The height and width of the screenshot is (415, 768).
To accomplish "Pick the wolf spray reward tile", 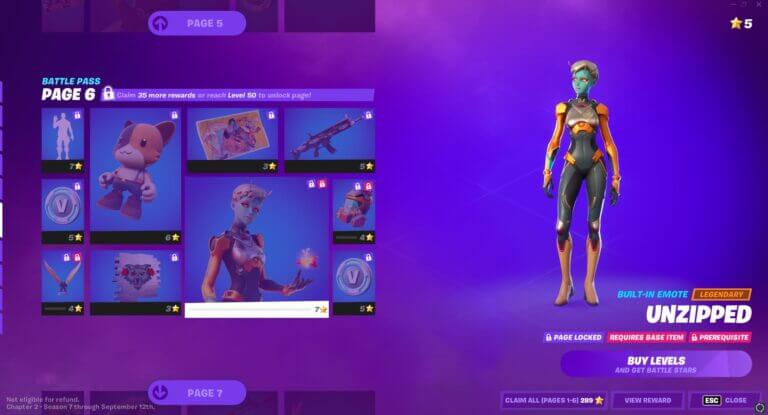I will coord(135,280).
